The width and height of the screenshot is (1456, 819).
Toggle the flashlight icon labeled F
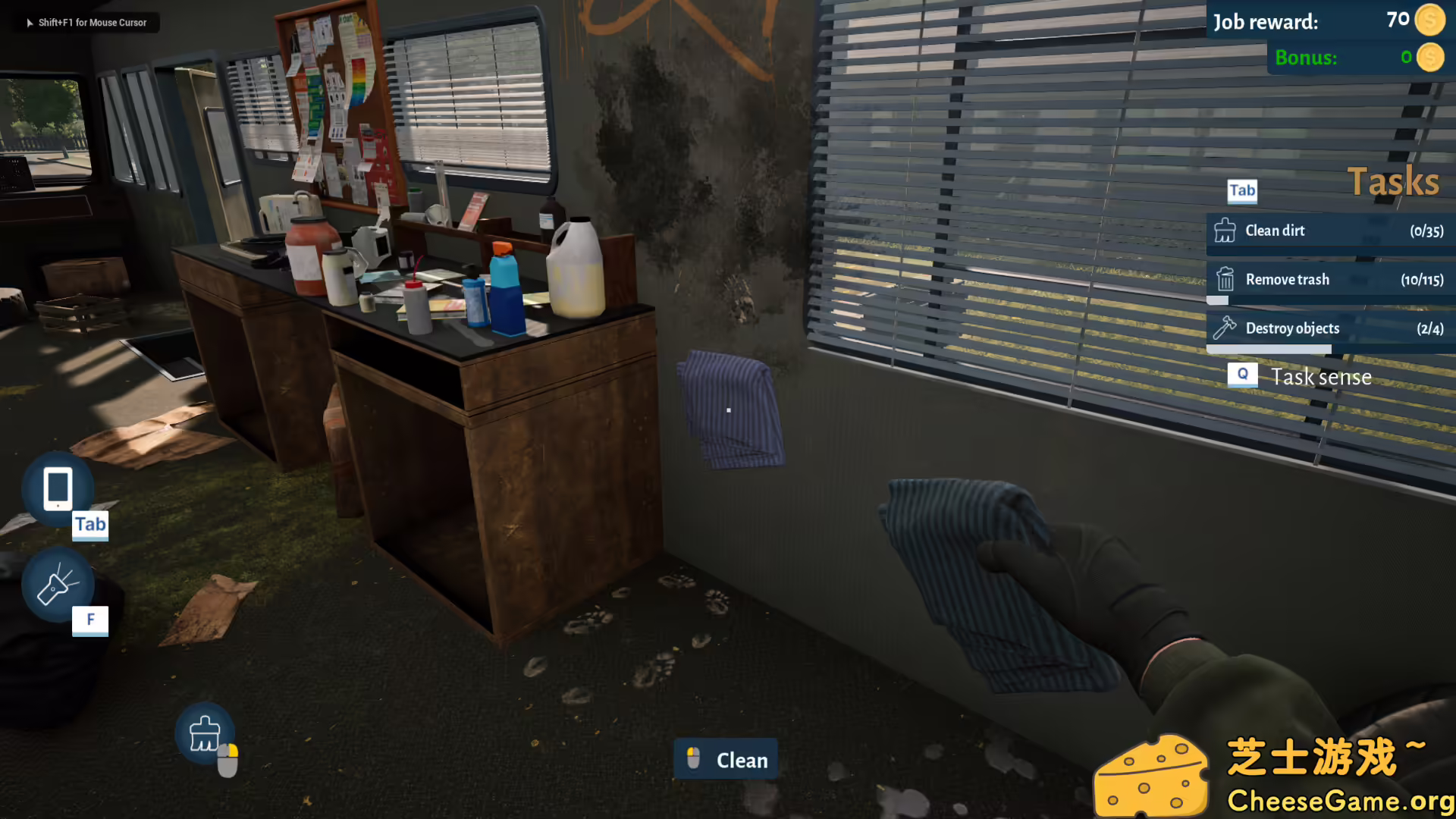[x=57, y=585]
